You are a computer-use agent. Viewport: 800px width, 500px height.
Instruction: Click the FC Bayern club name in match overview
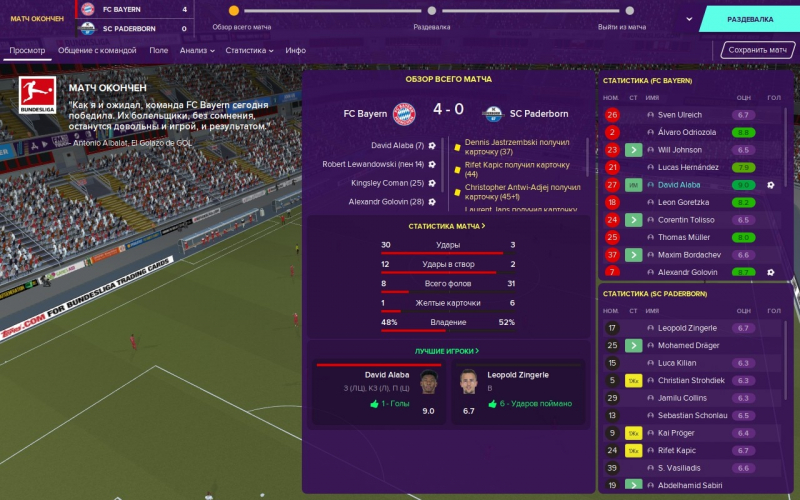pyautogui.click(x=365, y=113)
